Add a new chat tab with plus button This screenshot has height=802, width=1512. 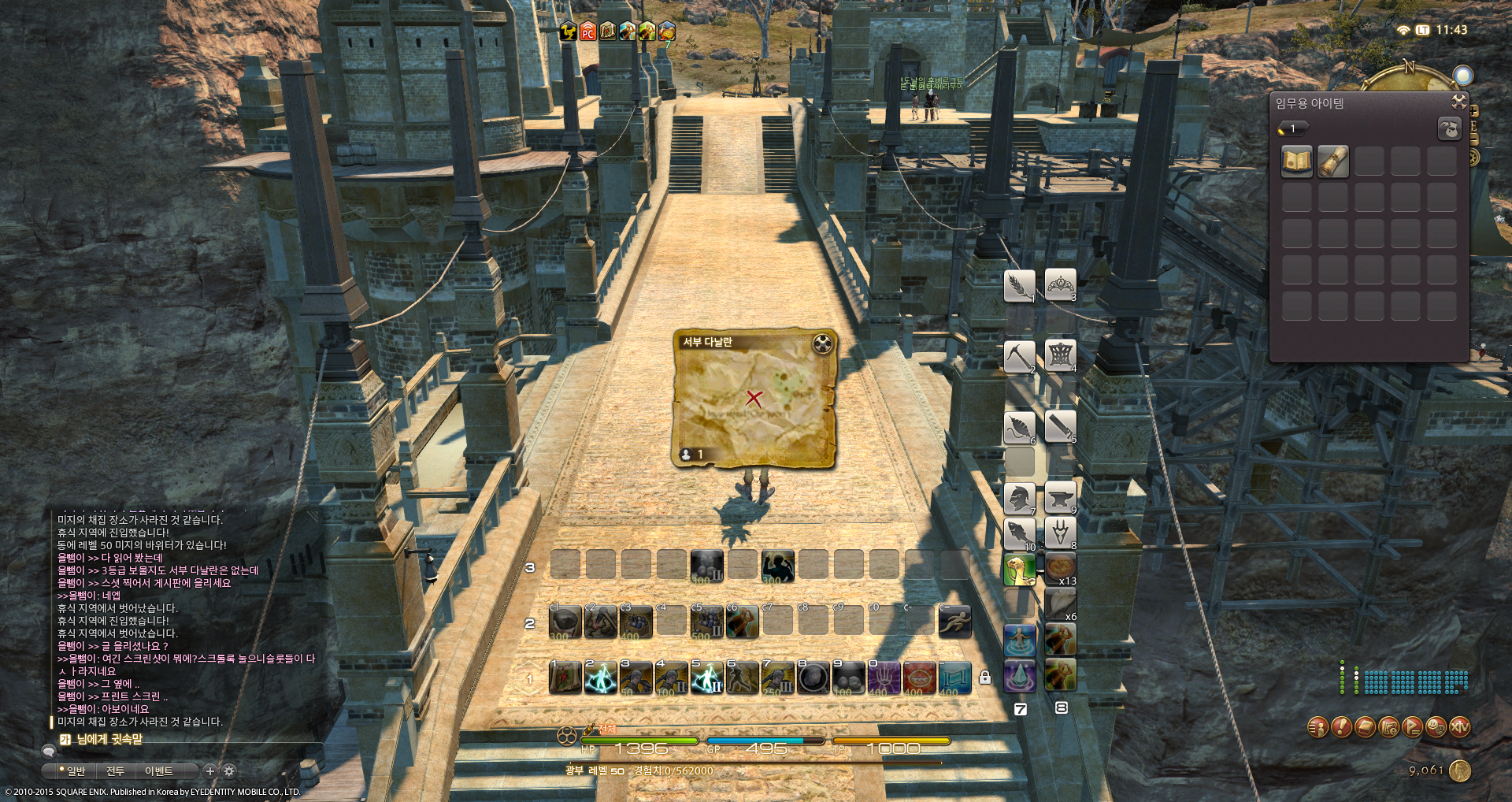coord(210,770)
